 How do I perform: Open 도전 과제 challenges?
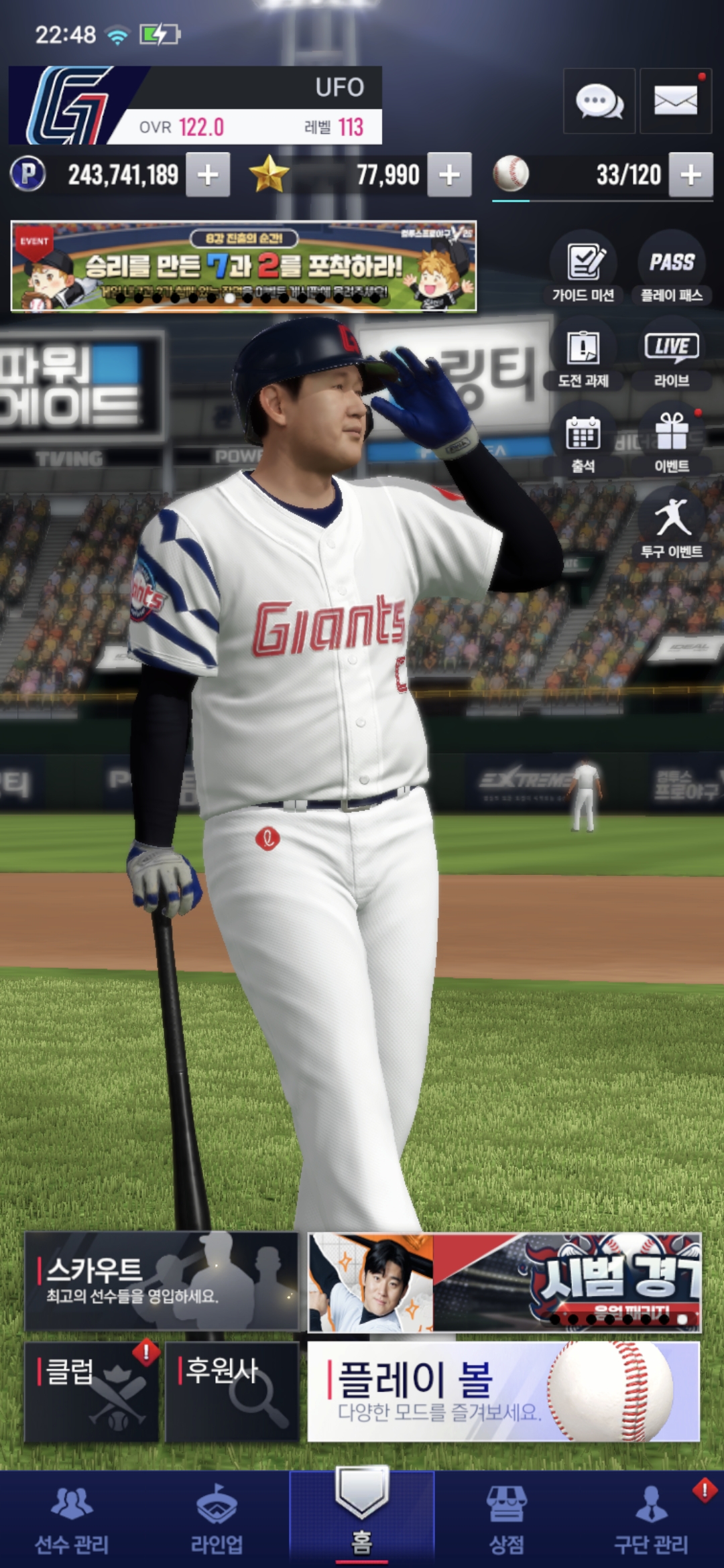[x=583, y=355]
